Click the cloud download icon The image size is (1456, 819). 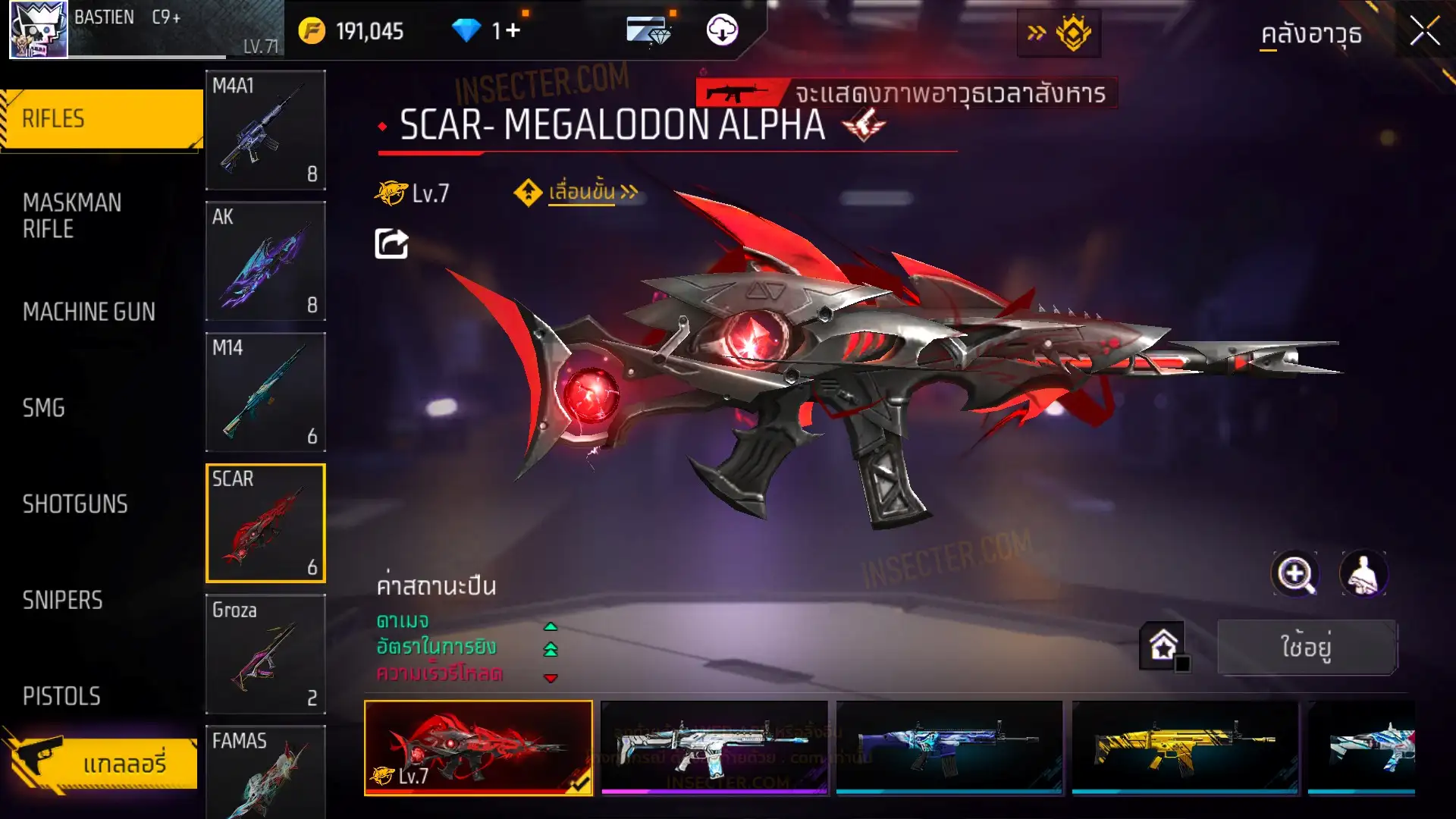pos(722,30)
